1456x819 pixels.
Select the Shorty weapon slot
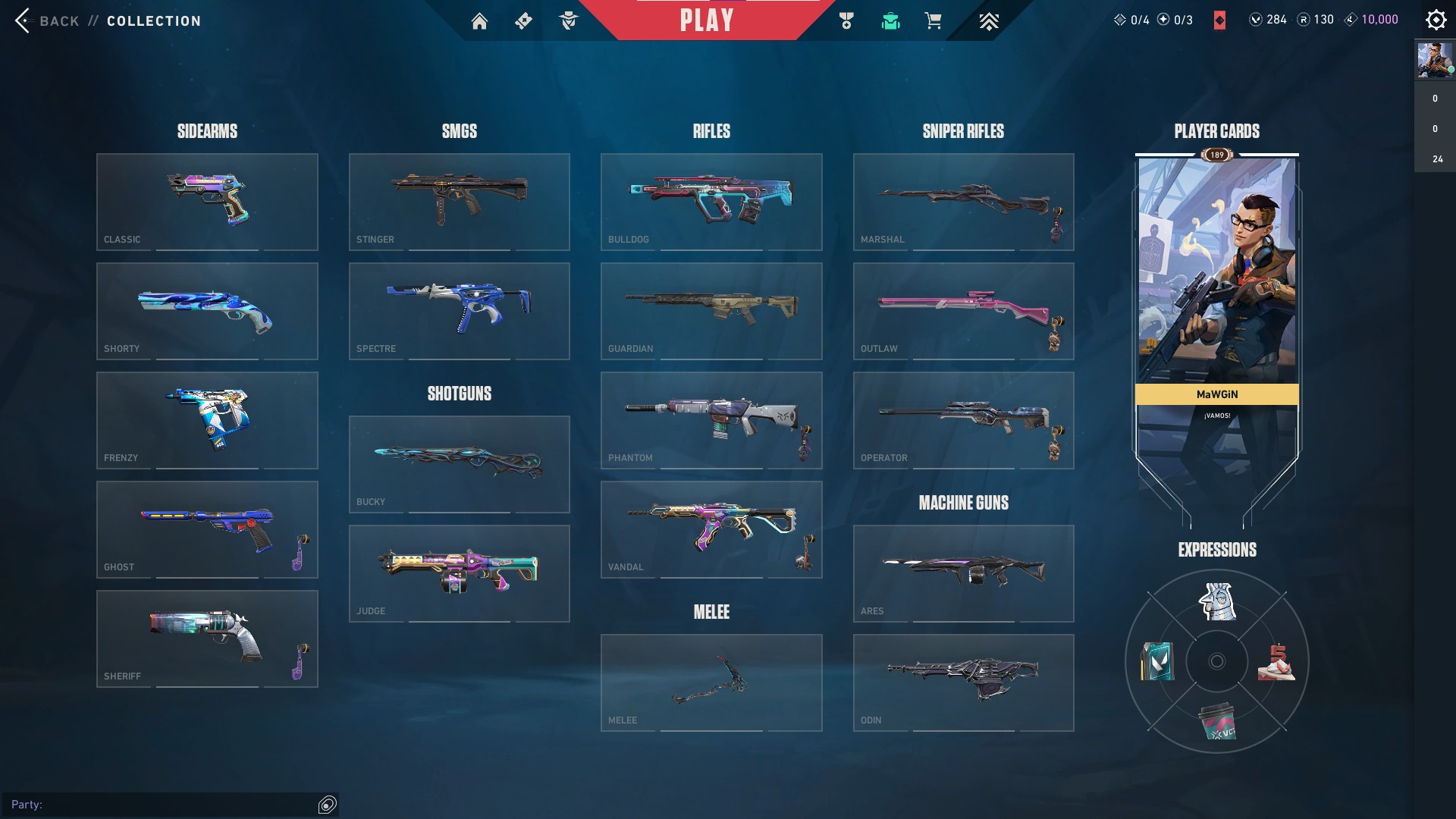(207, 311)
